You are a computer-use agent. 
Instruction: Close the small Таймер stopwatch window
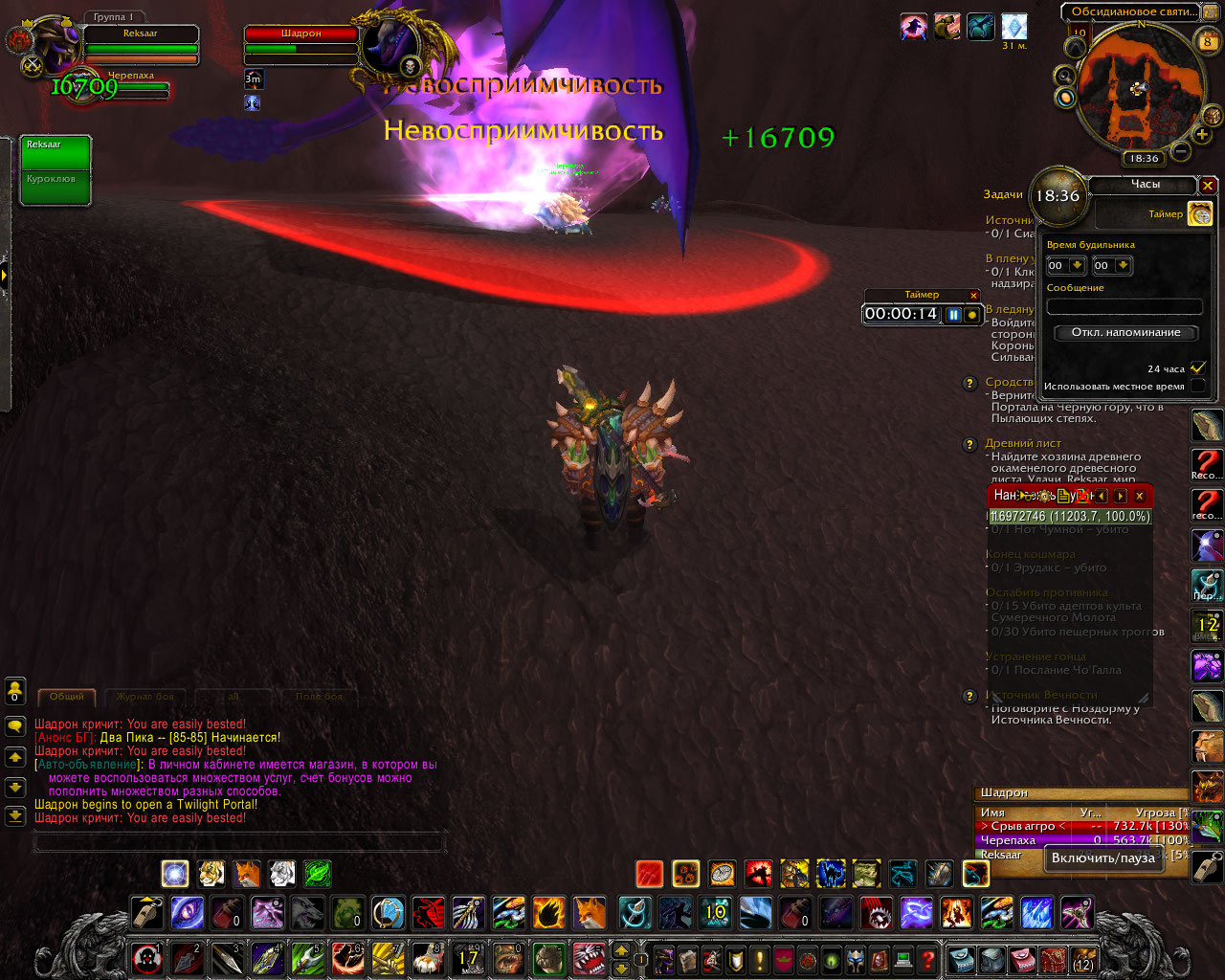tap(974, 296)
